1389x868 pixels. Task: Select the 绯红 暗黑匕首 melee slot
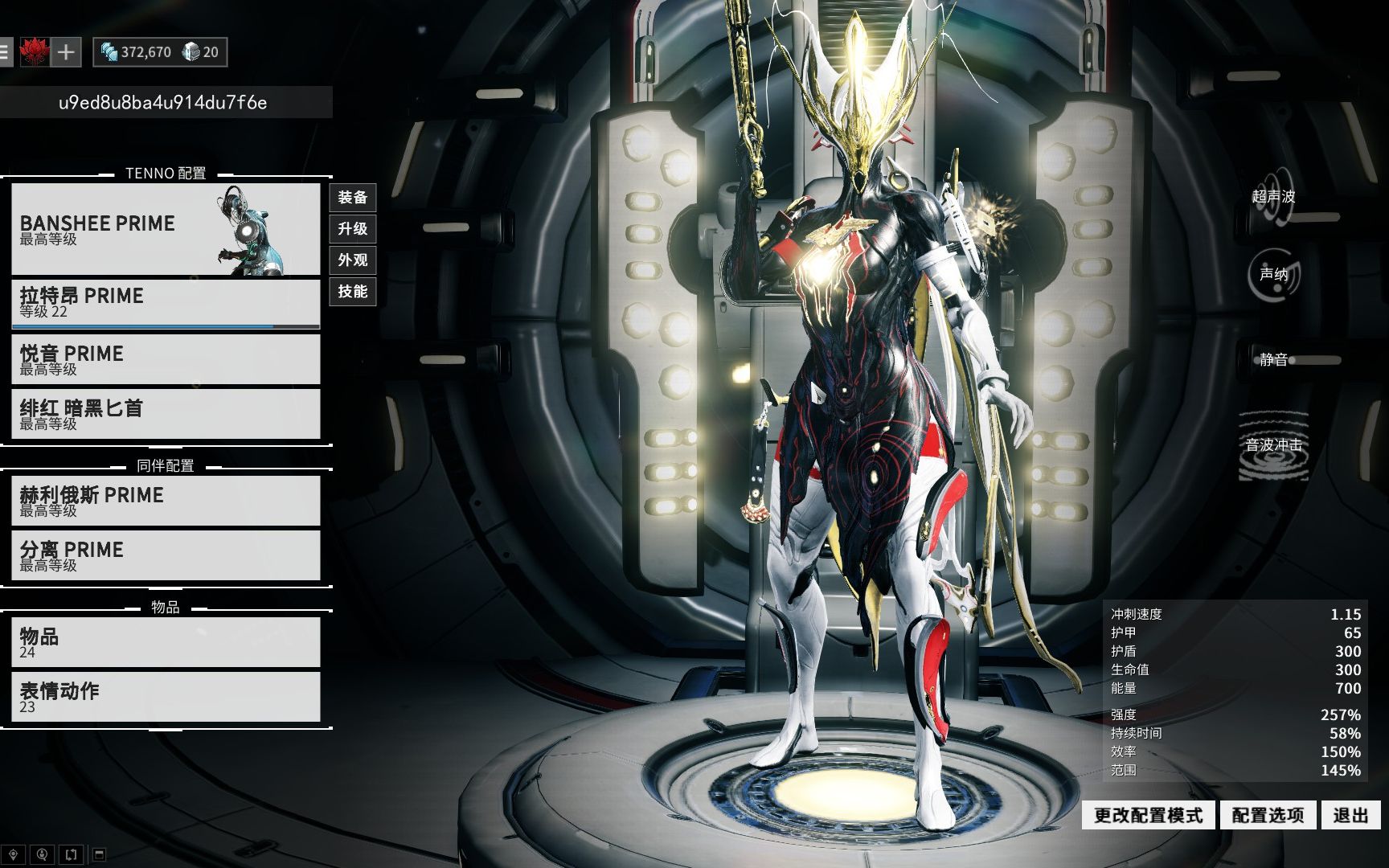[x=166, y=414]
